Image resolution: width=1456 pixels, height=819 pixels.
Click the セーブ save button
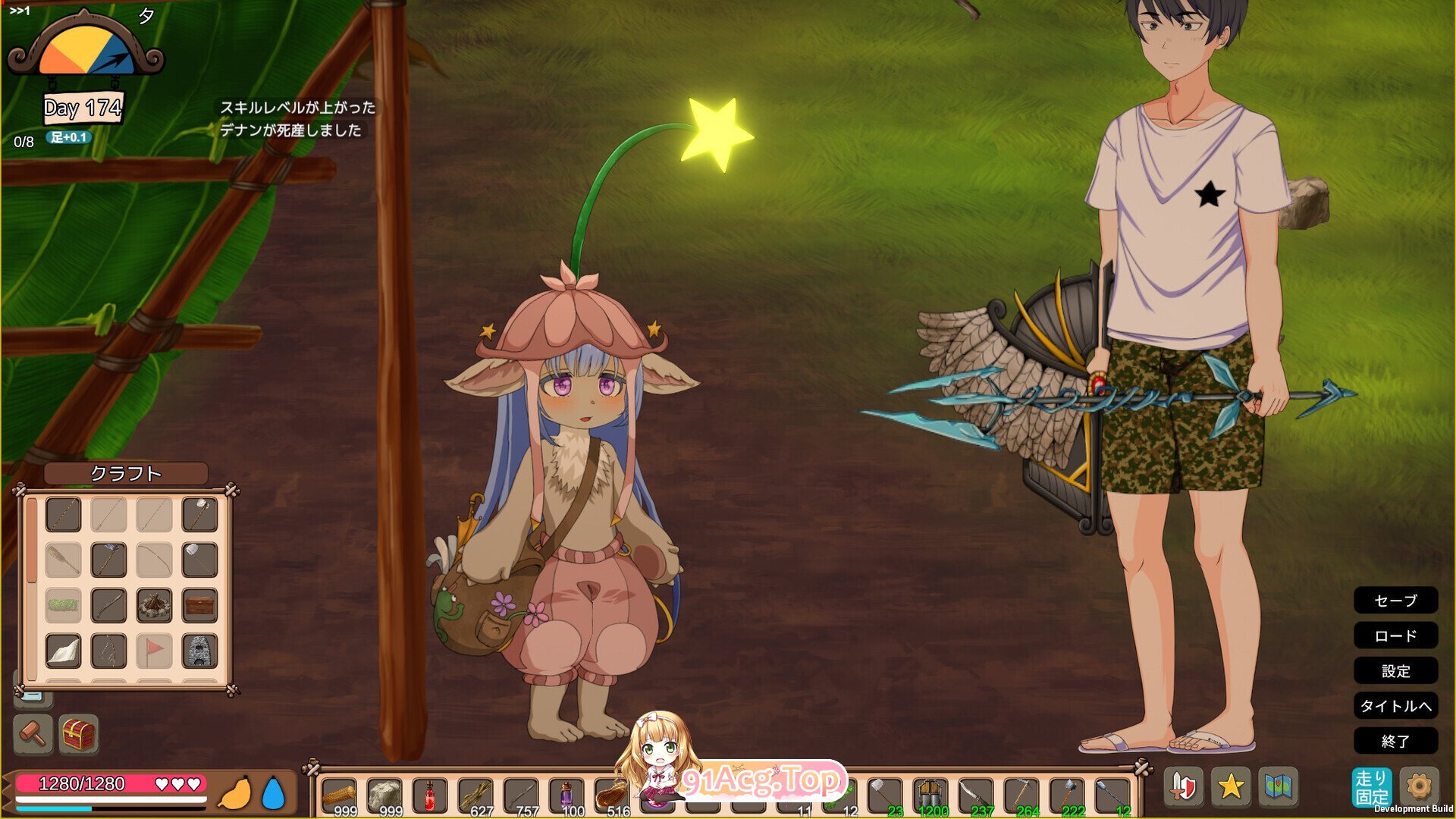(1395, 601)
